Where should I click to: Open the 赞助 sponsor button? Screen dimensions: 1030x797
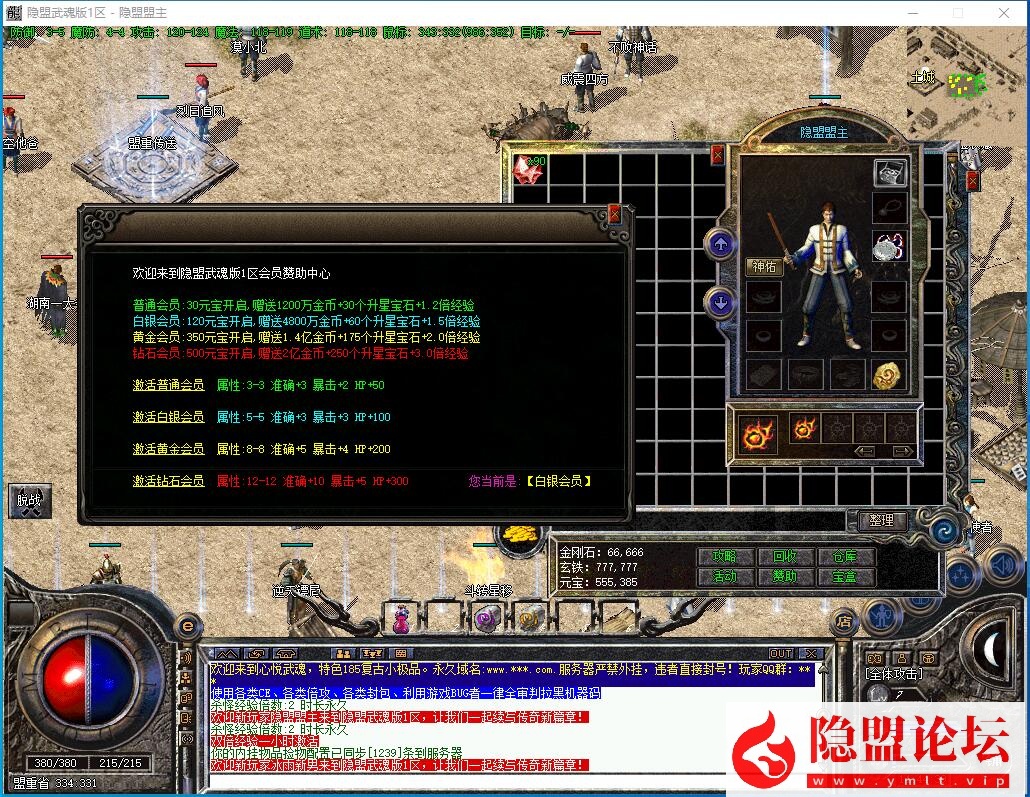coord(785,577)
